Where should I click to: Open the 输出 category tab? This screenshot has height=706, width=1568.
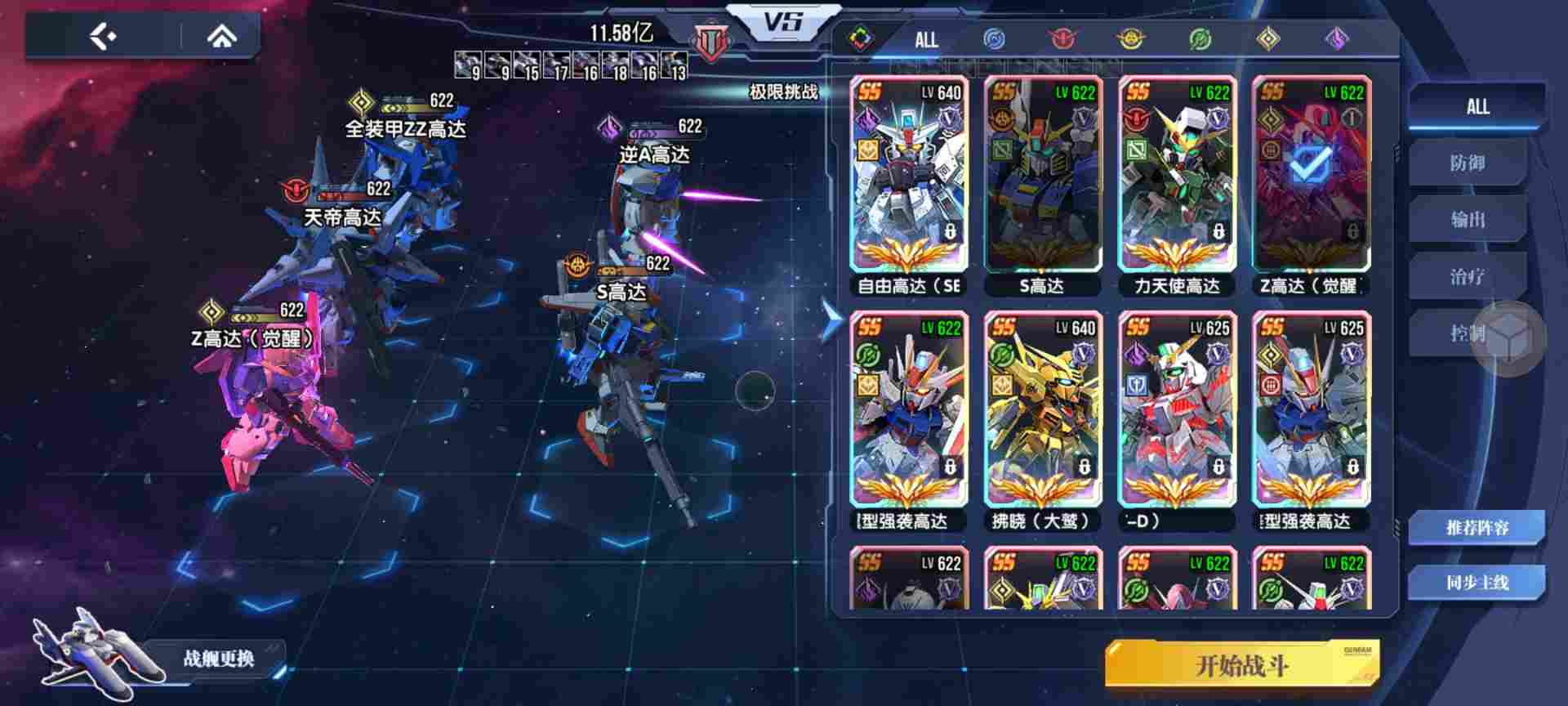click(1470, 221)
